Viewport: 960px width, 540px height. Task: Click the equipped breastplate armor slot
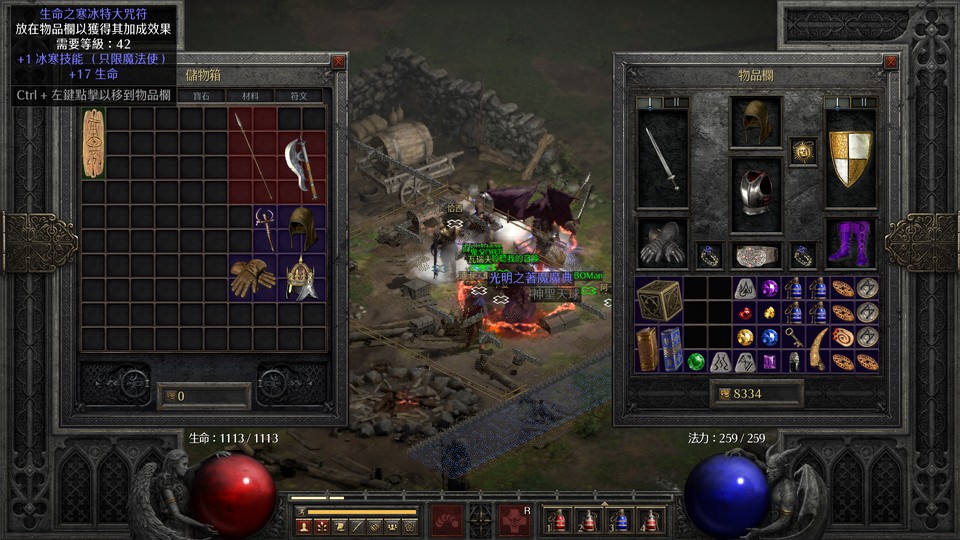pyautogui.click(x=756, y=193)
